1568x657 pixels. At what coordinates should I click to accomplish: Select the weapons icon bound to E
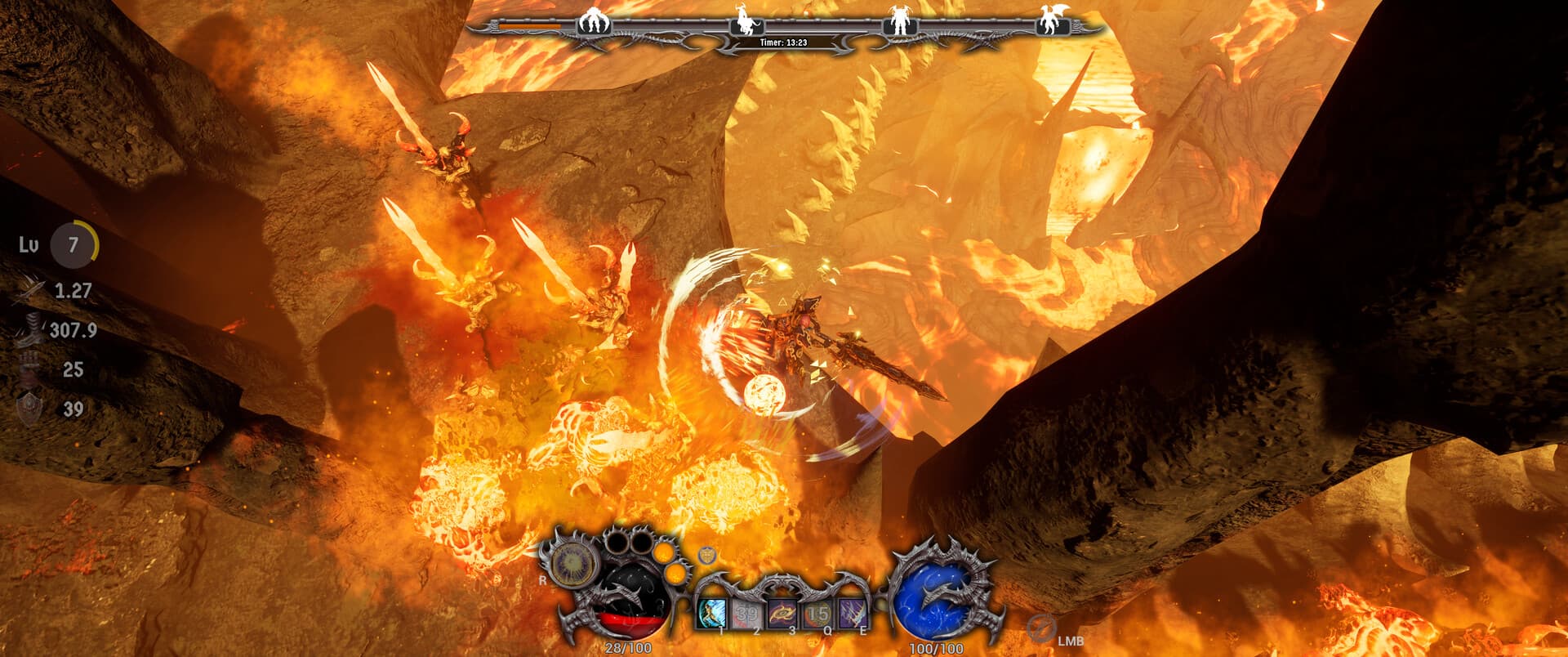click(853, 613)
